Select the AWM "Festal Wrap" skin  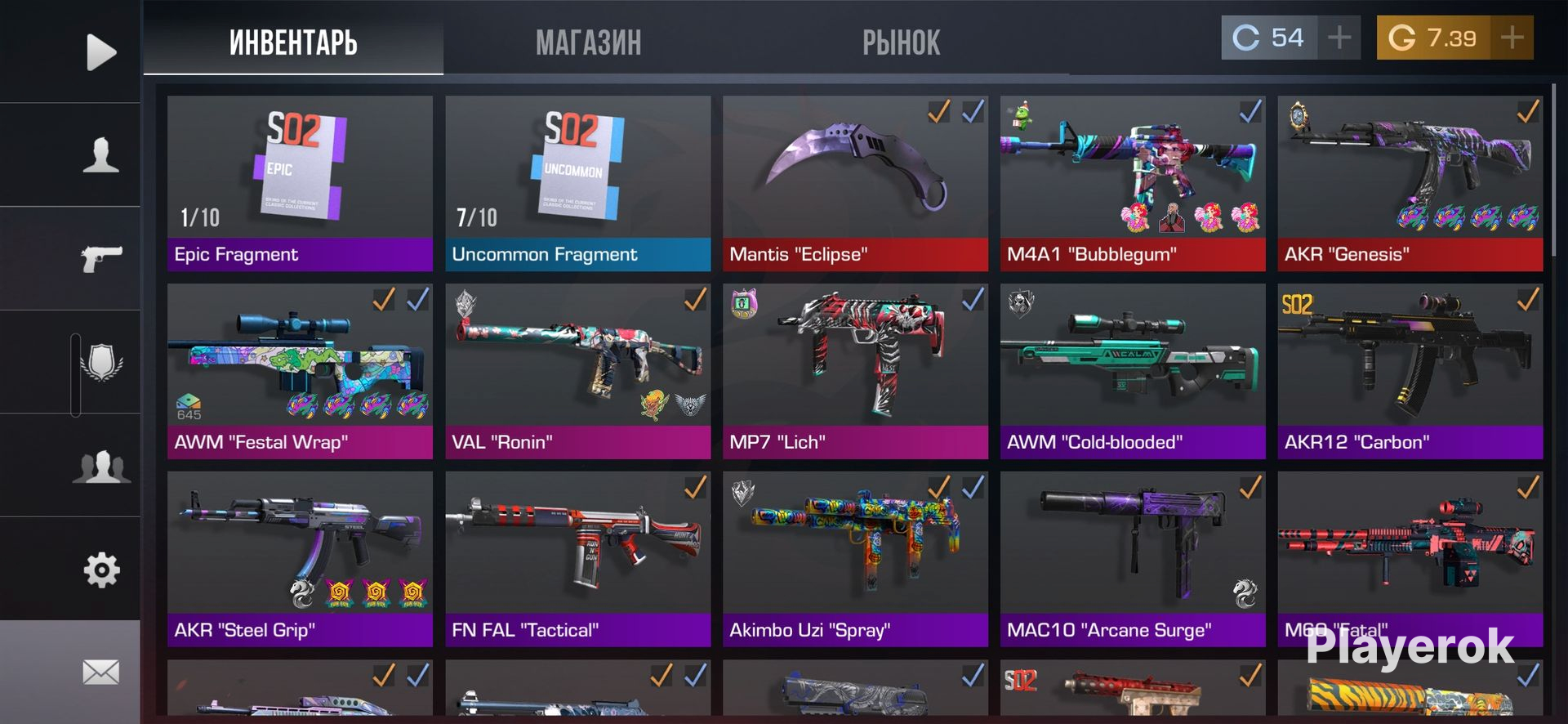(300, 371)
